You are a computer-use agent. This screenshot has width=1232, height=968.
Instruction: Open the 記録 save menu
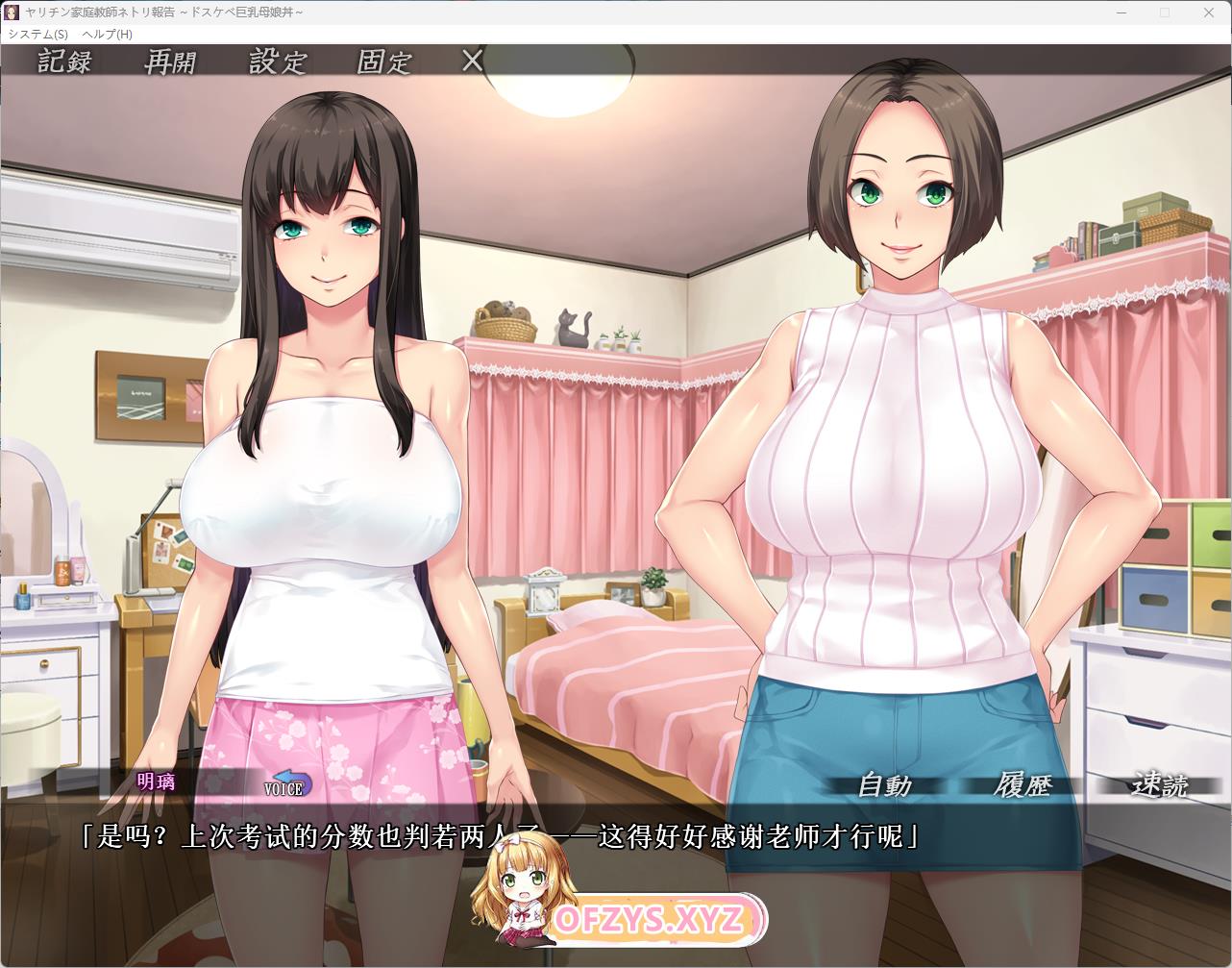[x=64, y=62]
